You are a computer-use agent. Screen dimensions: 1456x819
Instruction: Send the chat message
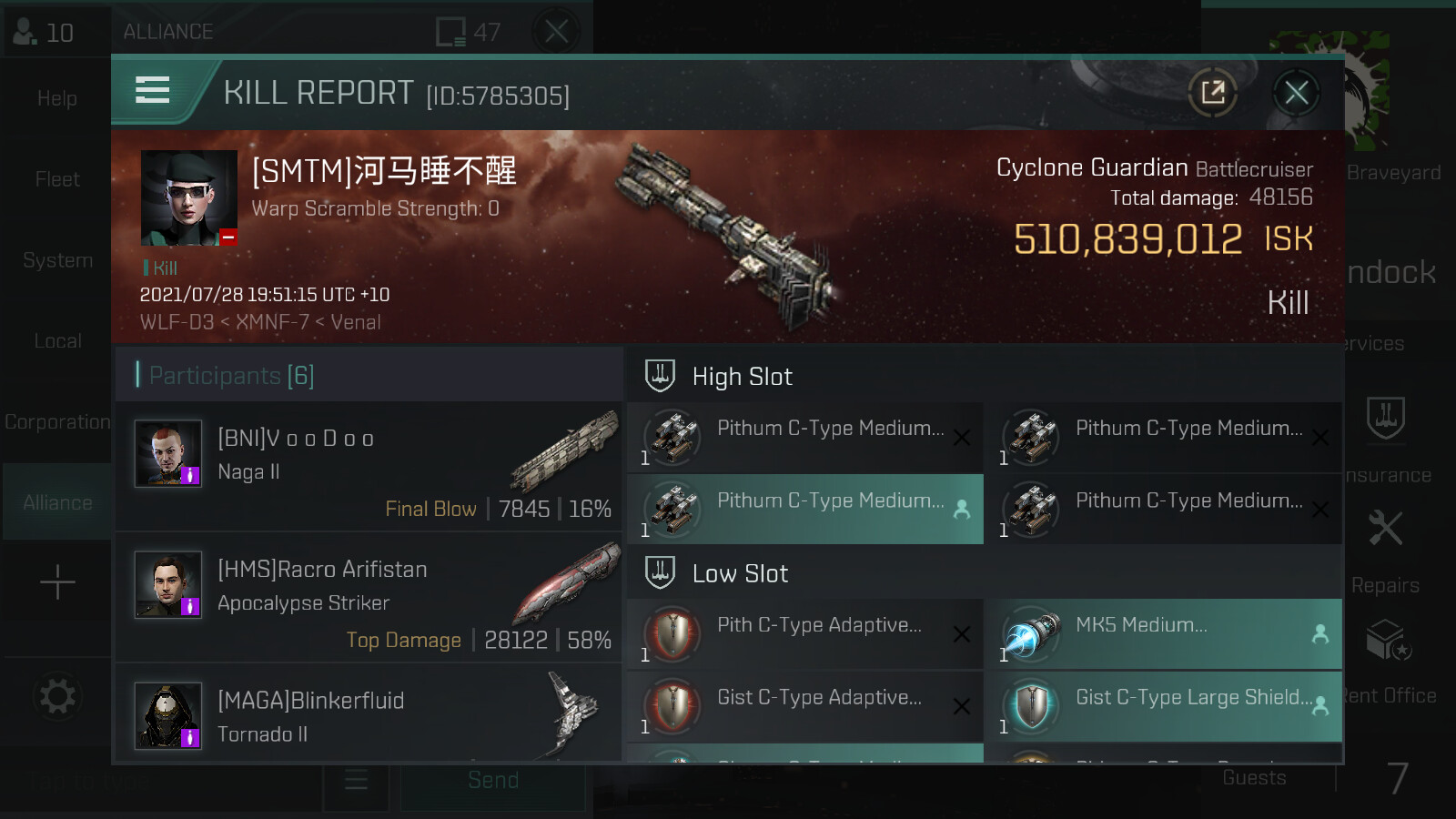[493, 780]
